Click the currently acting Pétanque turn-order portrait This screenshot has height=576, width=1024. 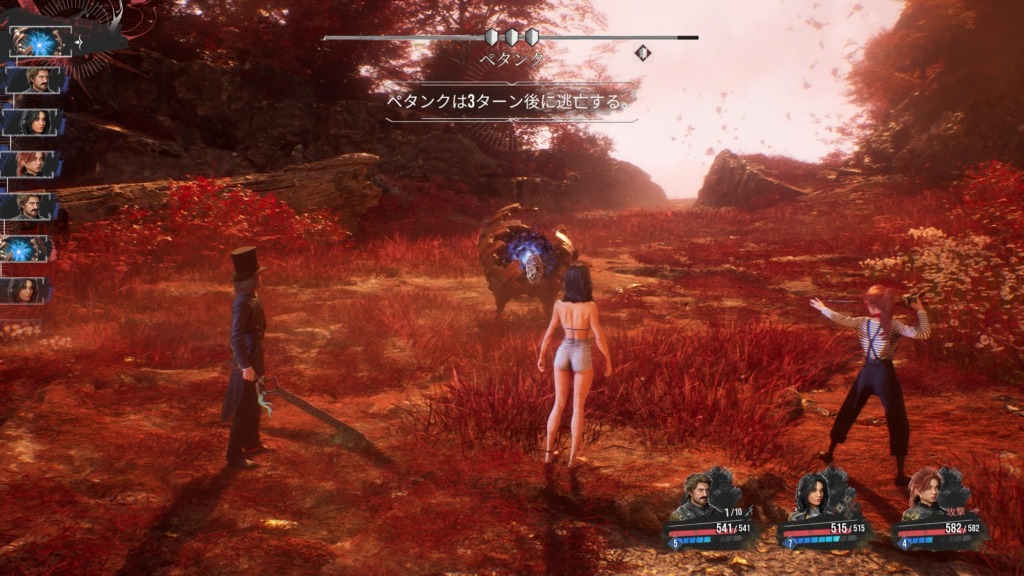[x=40, y=40]
